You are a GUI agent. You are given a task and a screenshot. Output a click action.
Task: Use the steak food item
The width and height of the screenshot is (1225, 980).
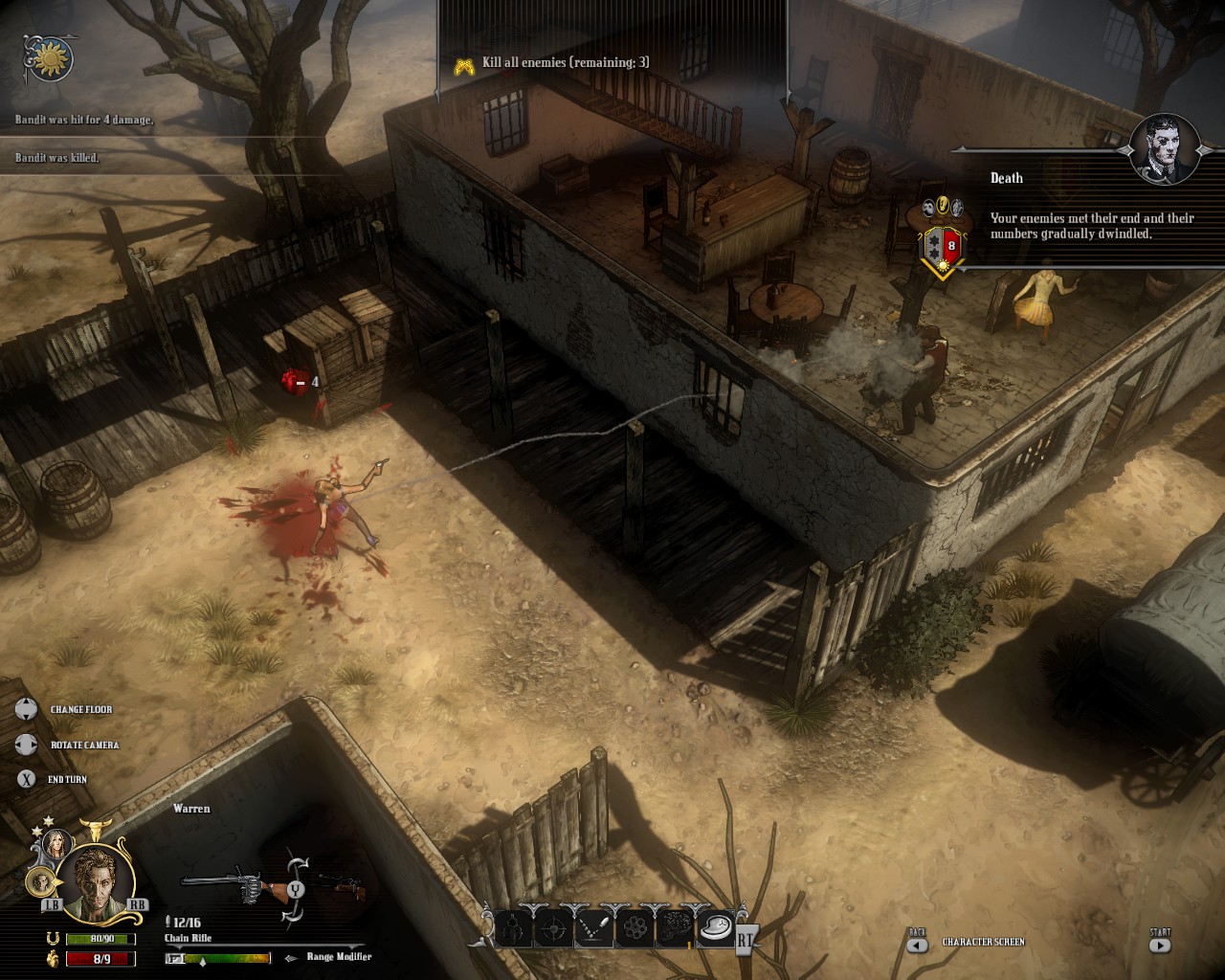714,926
